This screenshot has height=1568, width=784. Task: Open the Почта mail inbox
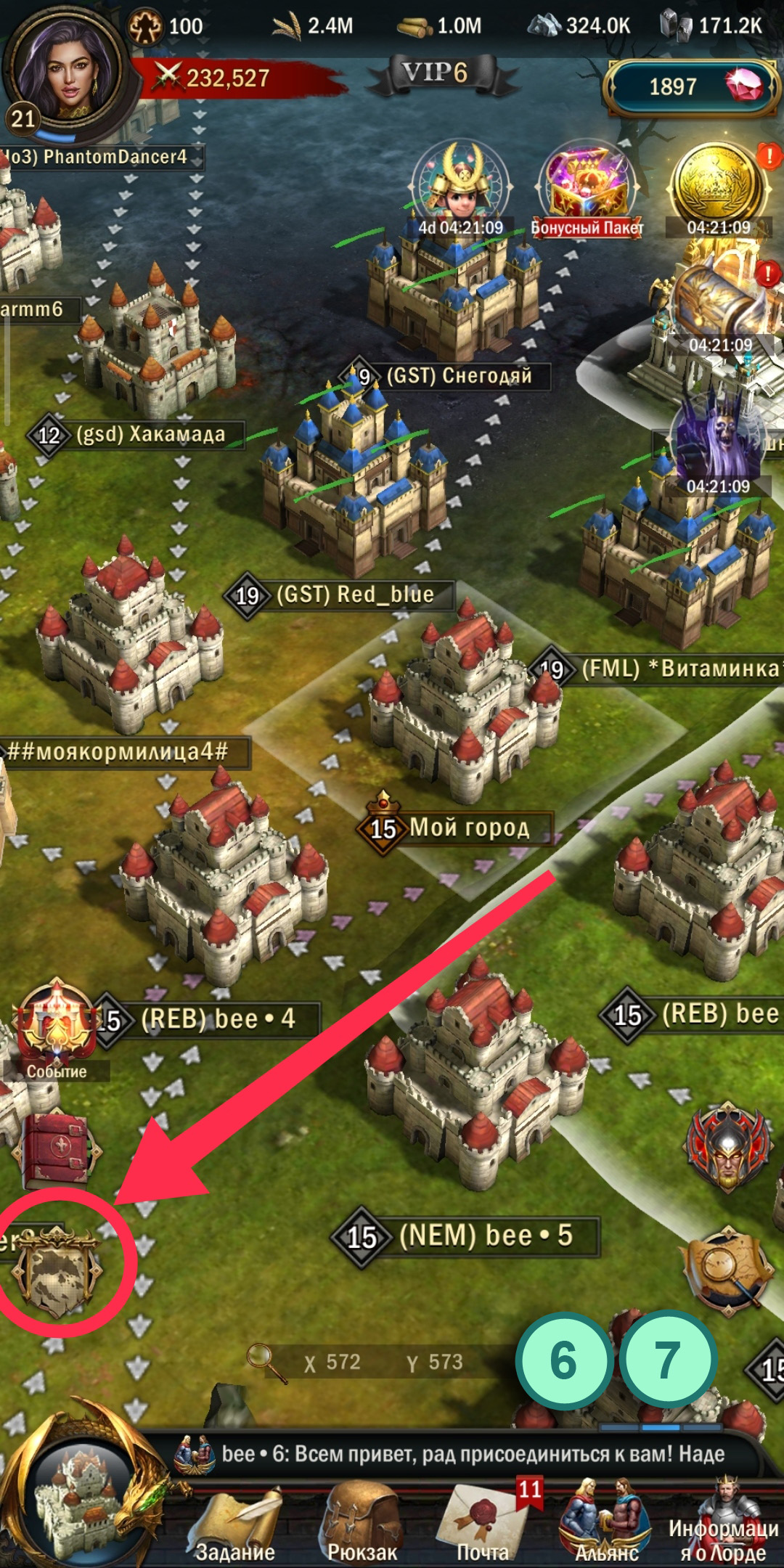click(483, 1523)
